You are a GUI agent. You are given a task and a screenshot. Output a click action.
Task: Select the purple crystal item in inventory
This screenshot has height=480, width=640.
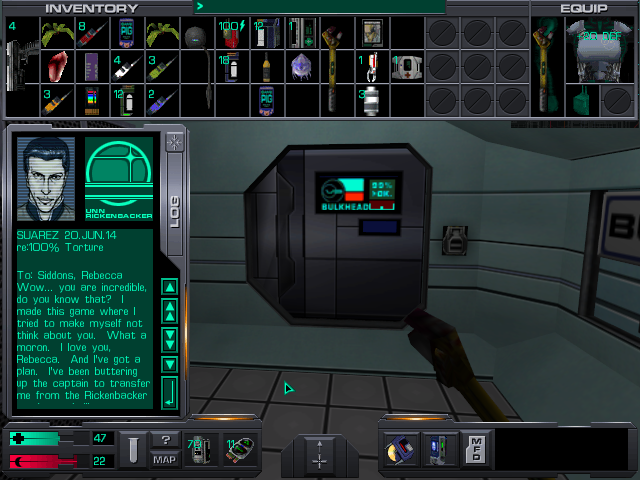pyautogui.click(x=301, y=67)
